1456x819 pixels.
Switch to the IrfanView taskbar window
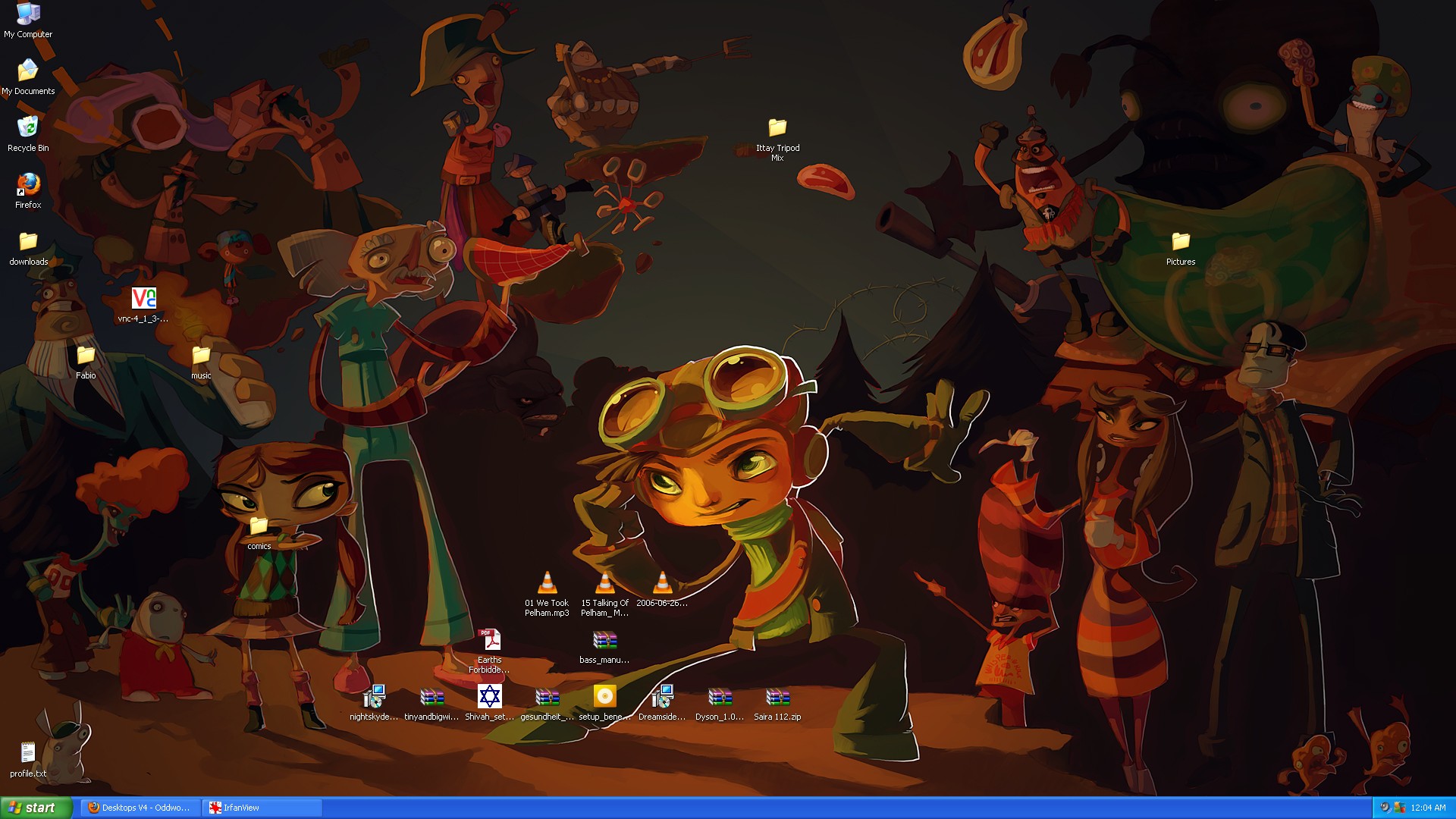click(262, 808)
